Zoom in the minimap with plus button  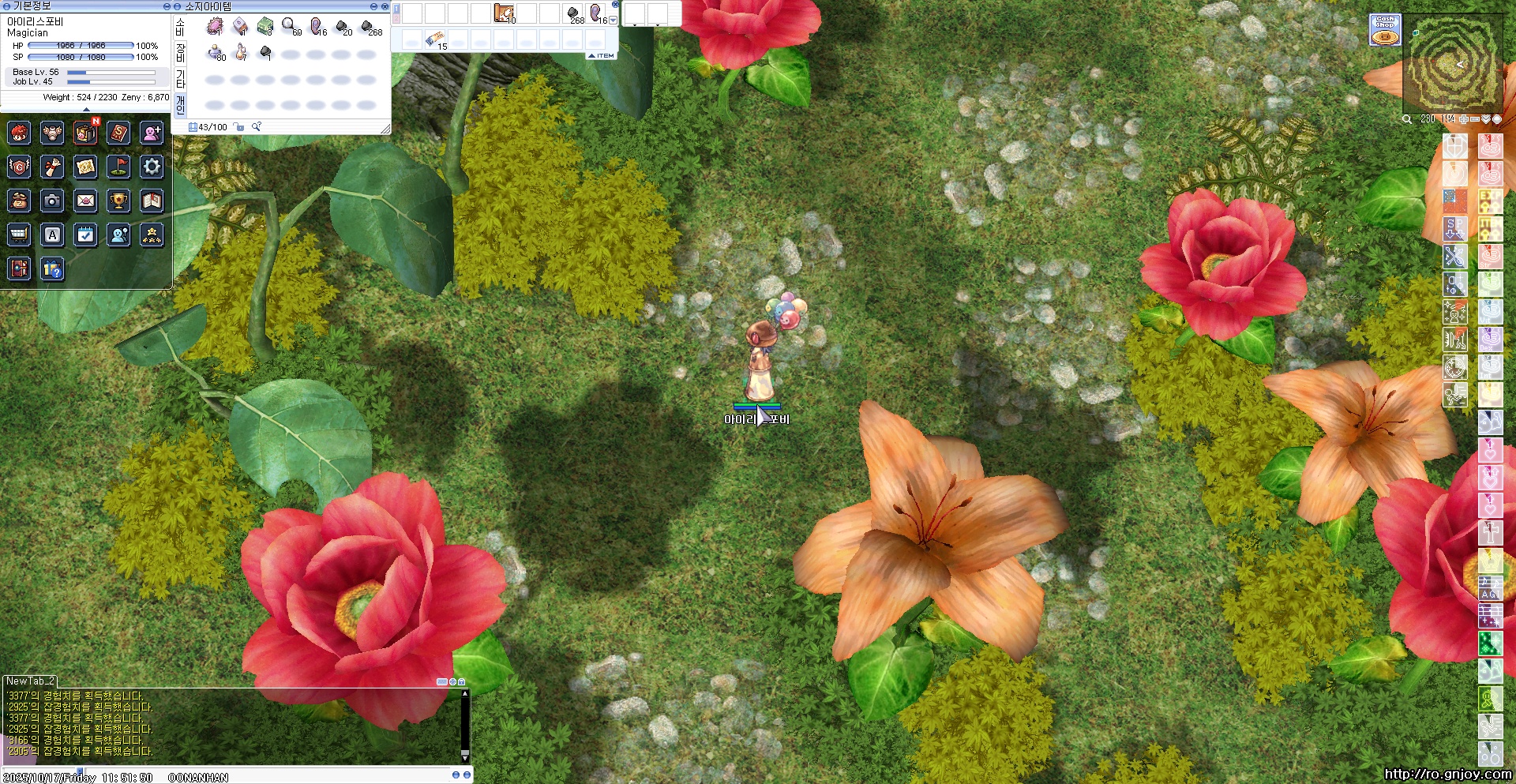pos(1464,119)
